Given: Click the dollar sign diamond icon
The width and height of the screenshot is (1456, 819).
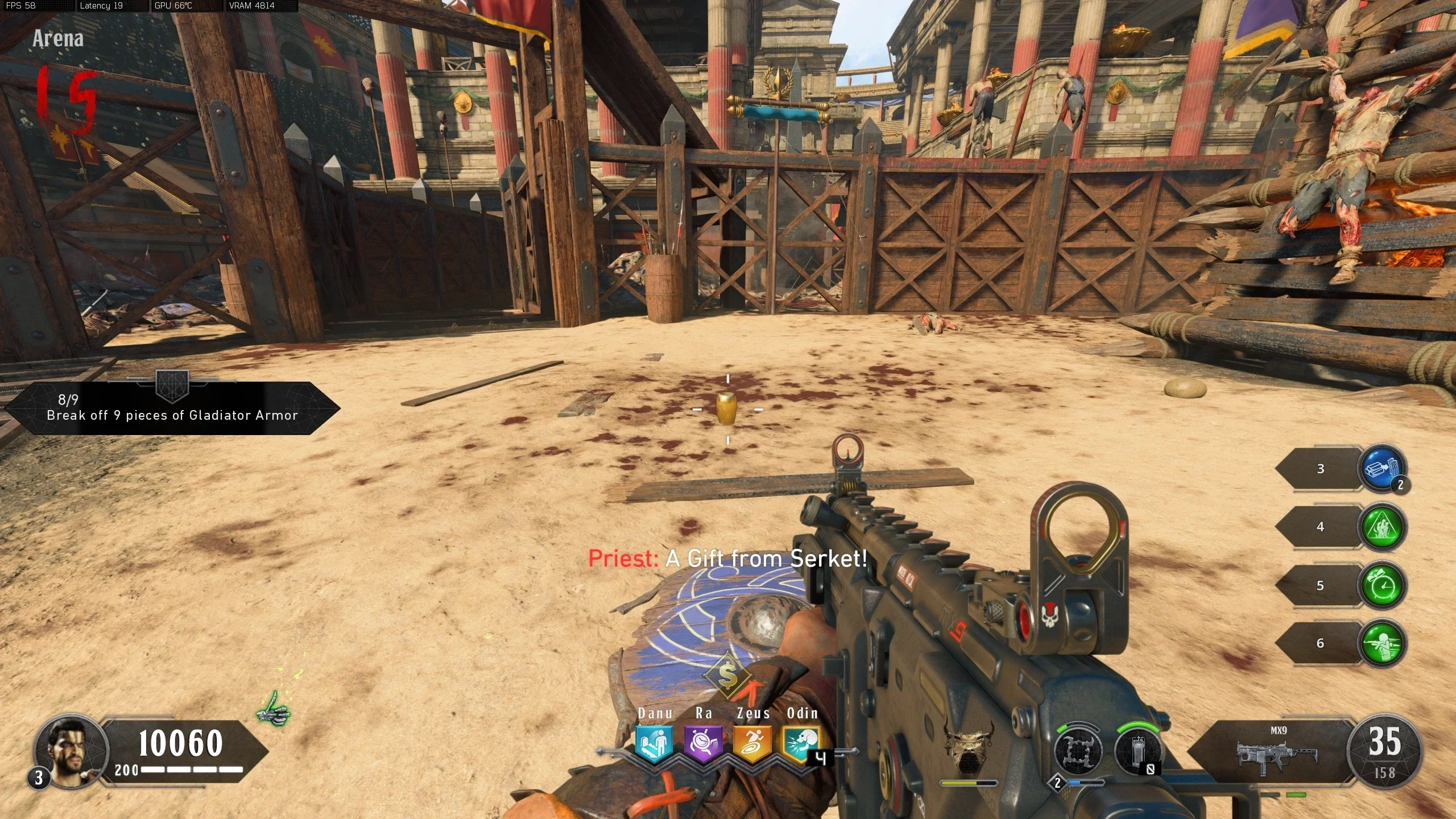Looking at the screenshot, I should 727,675.
